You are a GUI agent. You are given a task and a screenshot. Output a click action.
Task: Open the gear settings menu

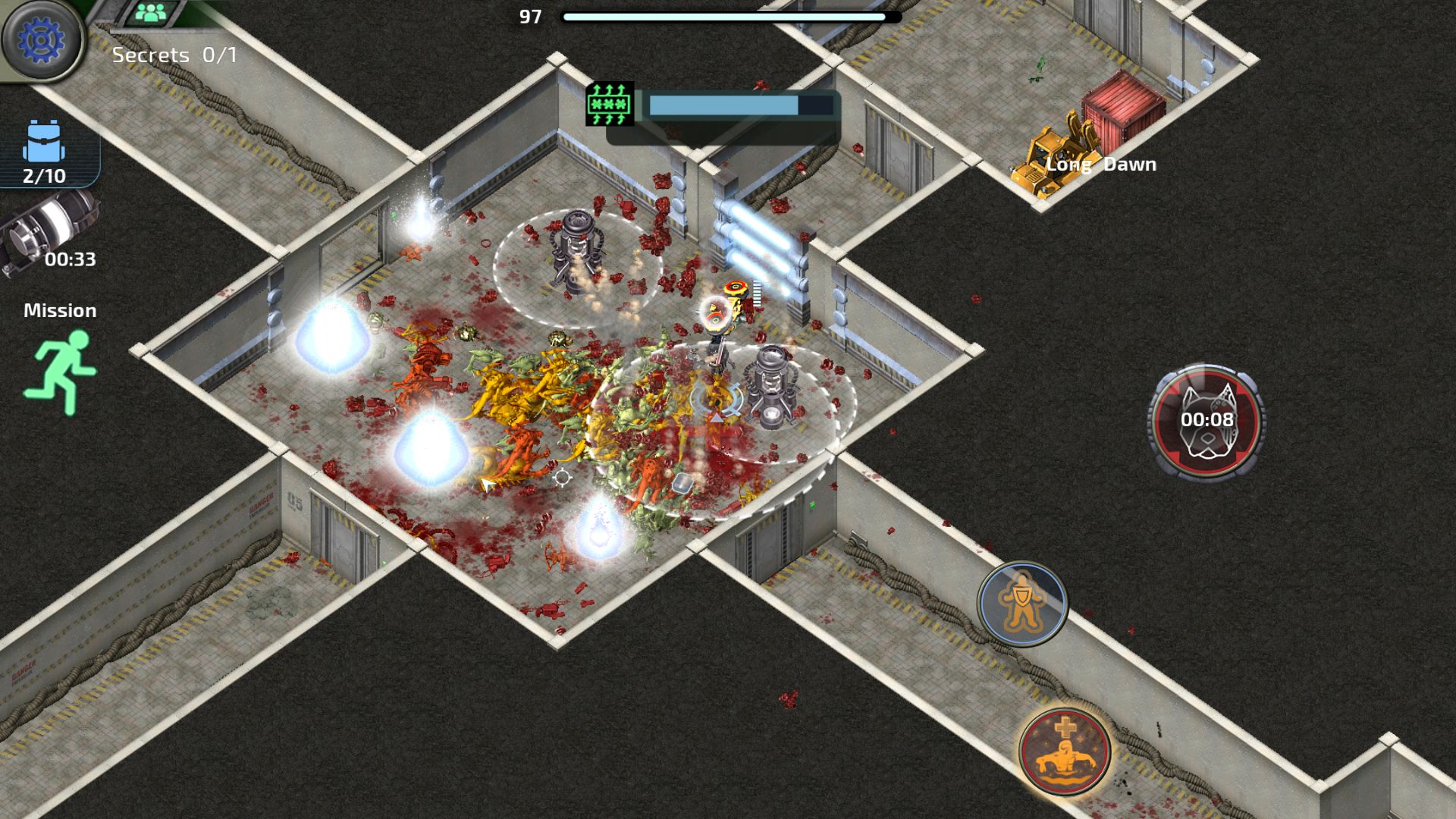coord(42,39)
